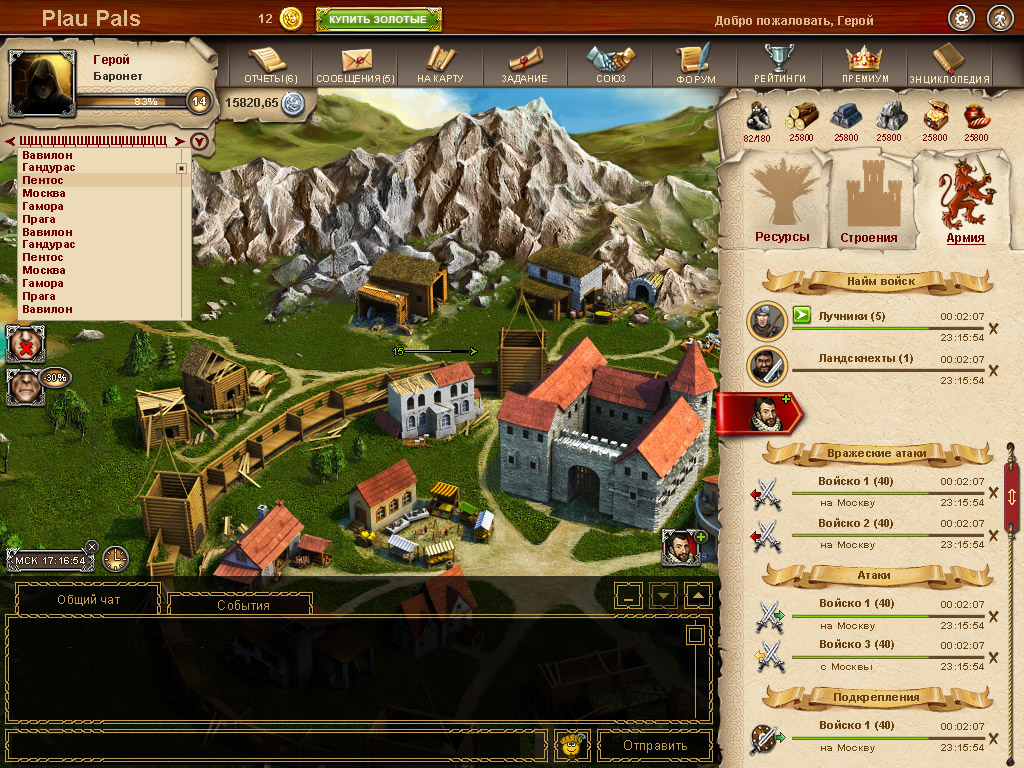1024x768 pixels.
Task: Click the chat message input field
Action: point(277,745)
